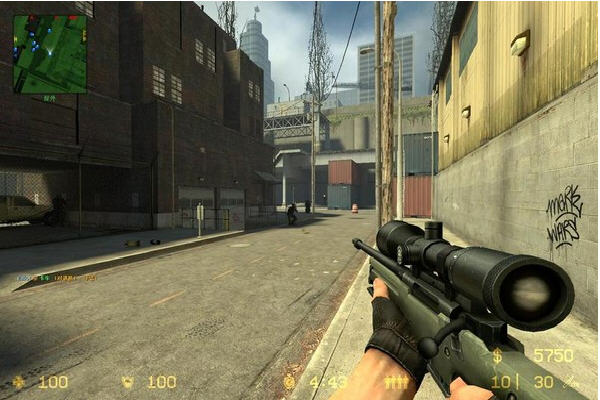Click the radar minimap
The image size is (600, 400).
pyautogui.click(x=49, y=53)
